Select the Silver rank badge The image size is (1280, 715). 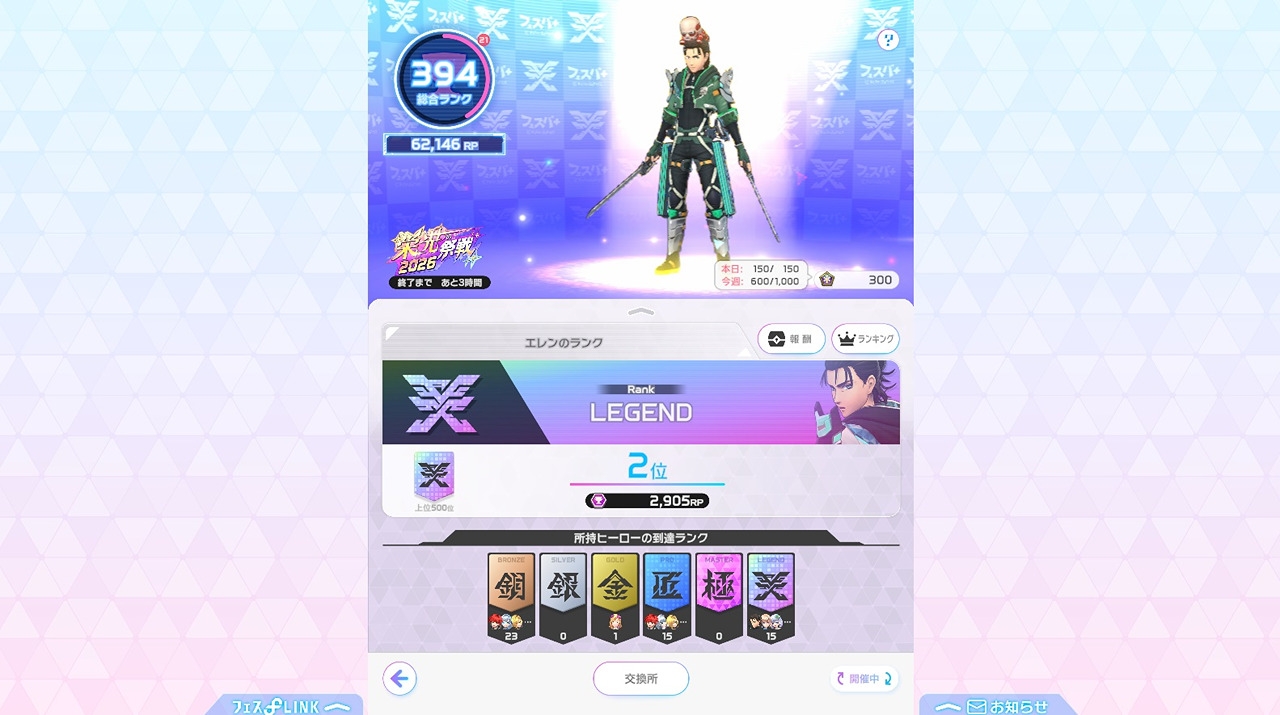click(563, 597)
